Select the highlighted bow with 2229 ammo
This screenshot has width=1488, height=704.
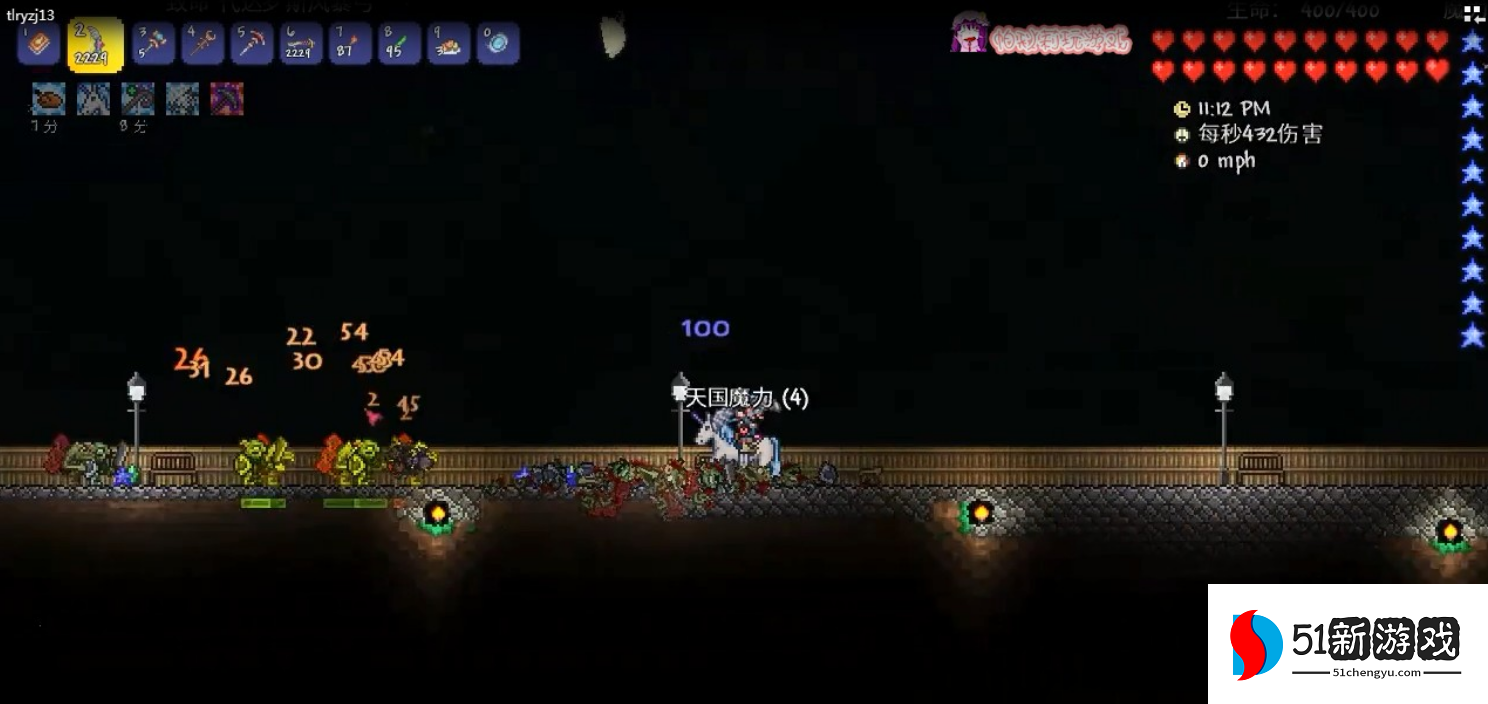point(95,45)
